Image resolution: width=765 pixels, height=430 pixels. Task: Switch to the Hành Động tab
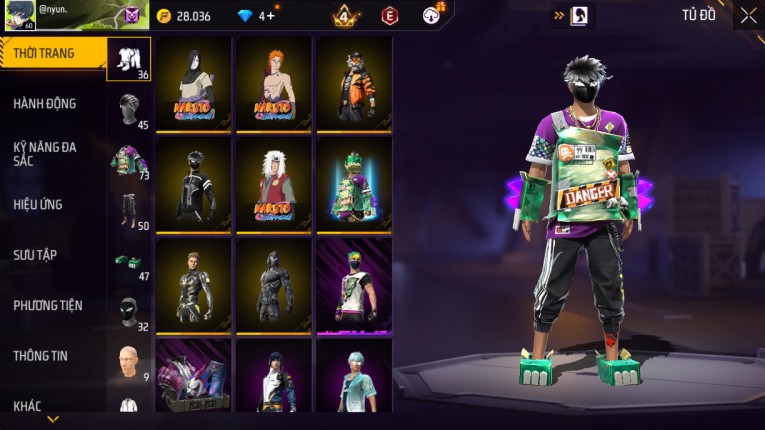click(x=46, y=104)
